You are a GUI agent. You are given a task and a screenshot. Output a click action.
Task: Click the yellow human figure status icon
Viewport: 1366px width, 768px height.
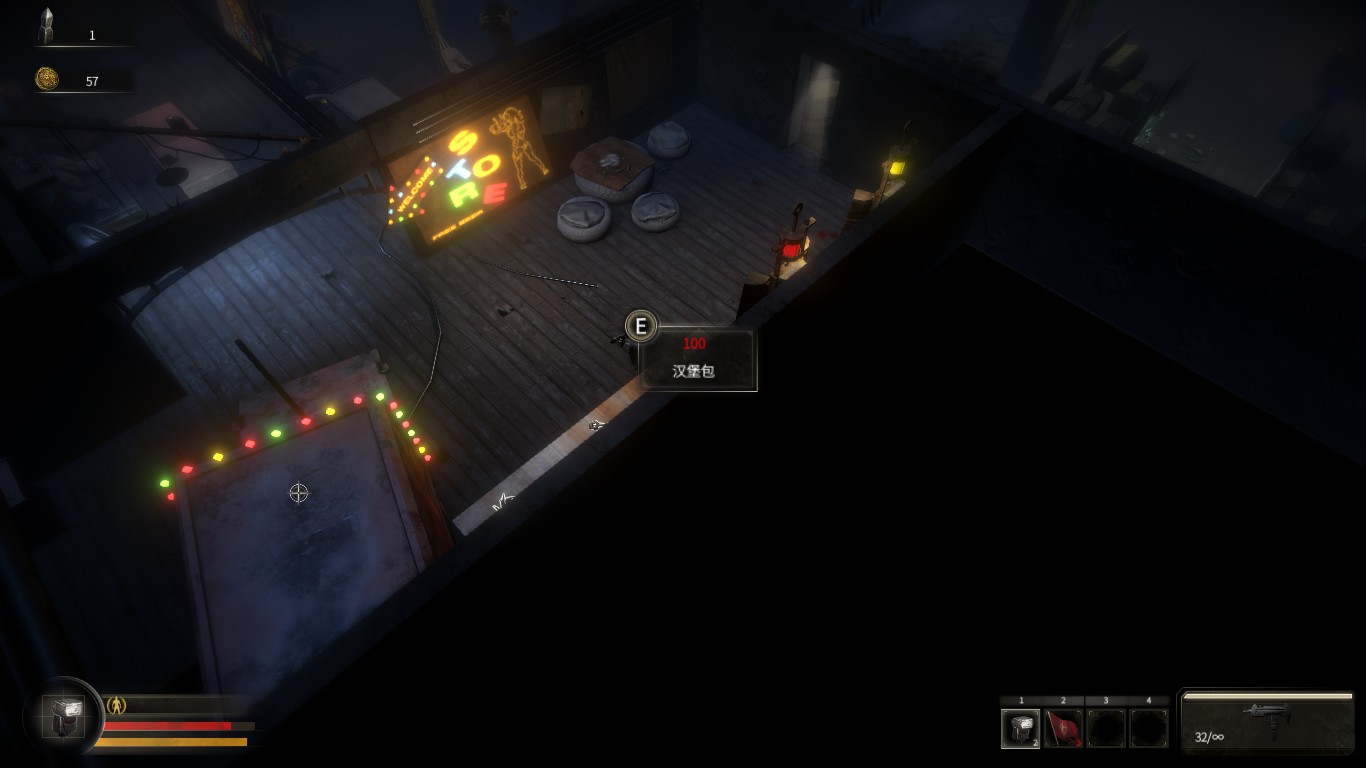[117, 705]
